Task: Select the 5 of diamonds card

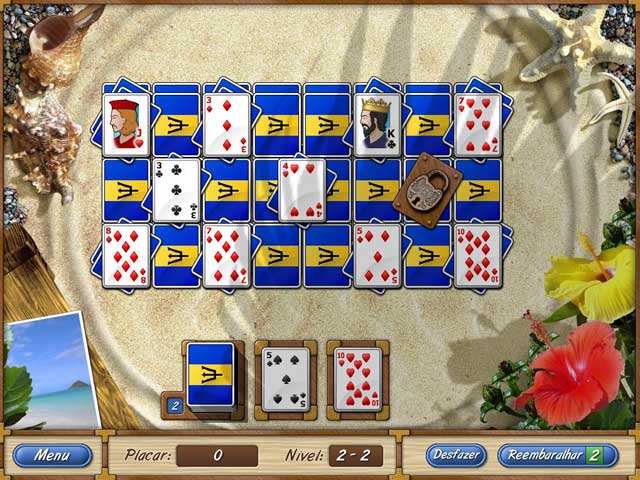Action: [x=378, y=255]
